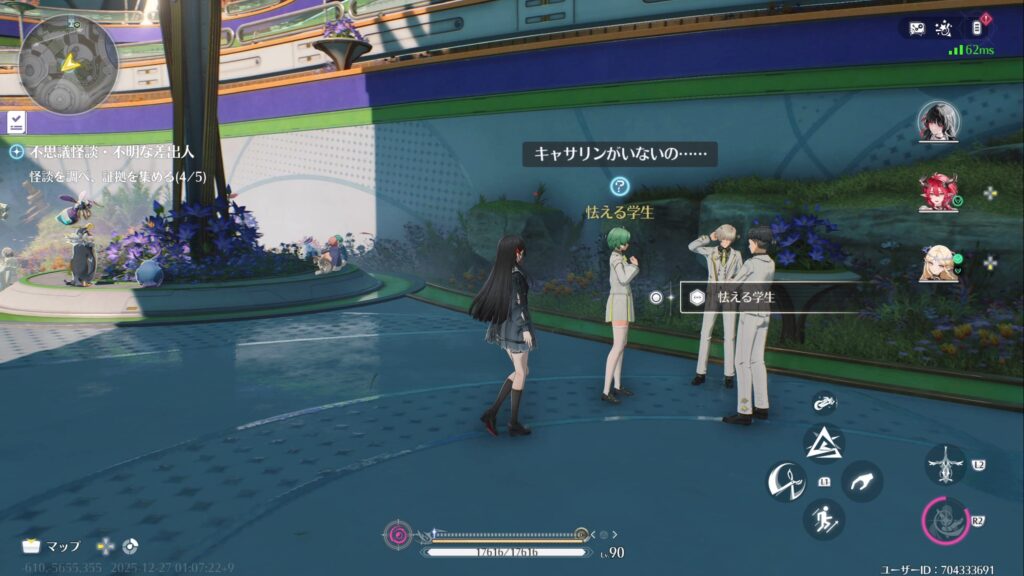The height and width of the screenshot is (576, 1024).
Task: Activate the motorcycle mount button
Action: (824, 403)
